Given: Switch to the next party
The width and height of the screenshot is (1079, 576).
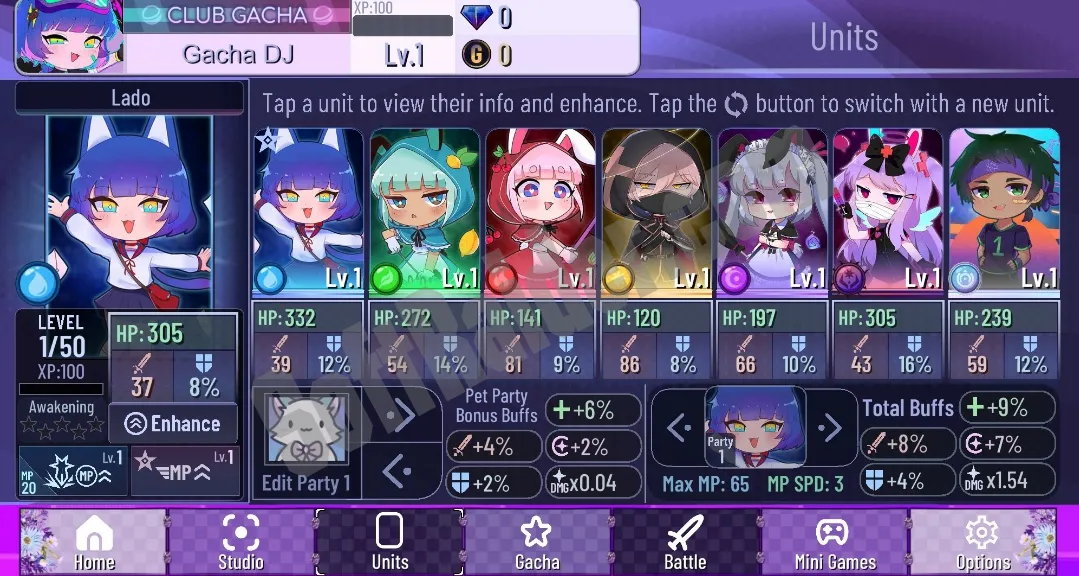Looking at the screenshot, I should [x=829, y=428].
